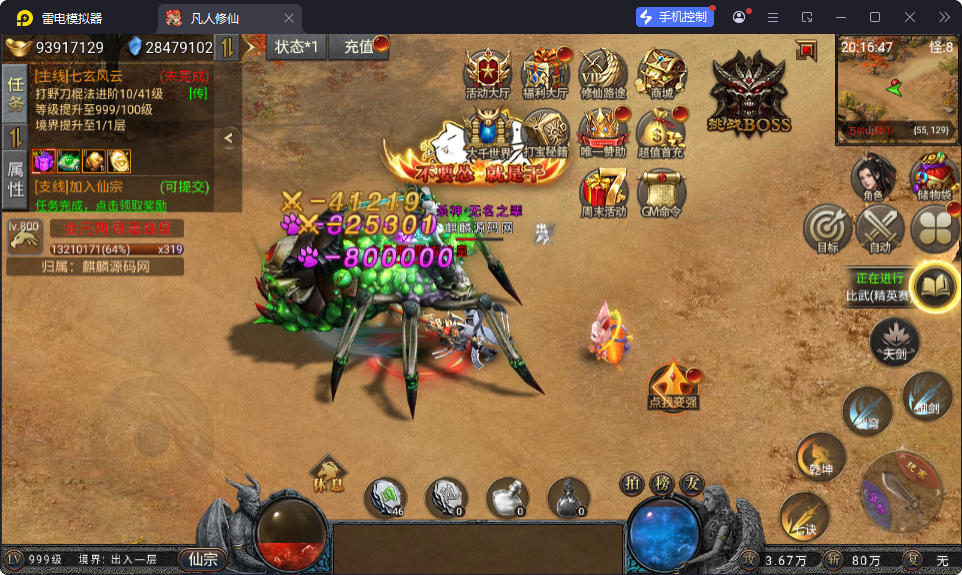Switch to the 属性 attributes tab

[x=15, y=179]
